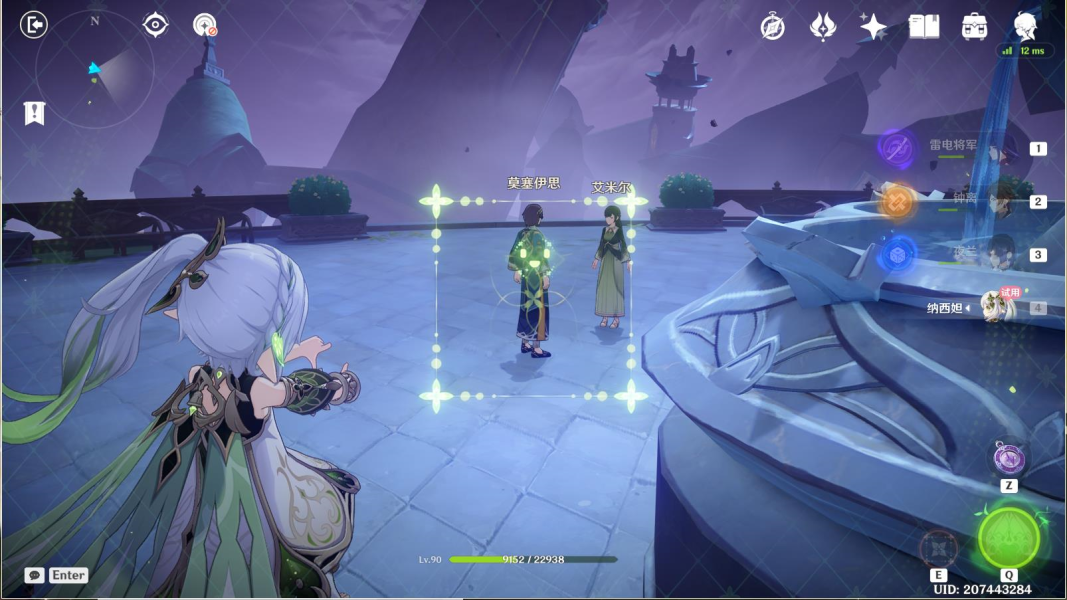This screenshot has height=600, width=1067.
Task: Open the four-pointed star Wish icon
Action: click(873, 27)
